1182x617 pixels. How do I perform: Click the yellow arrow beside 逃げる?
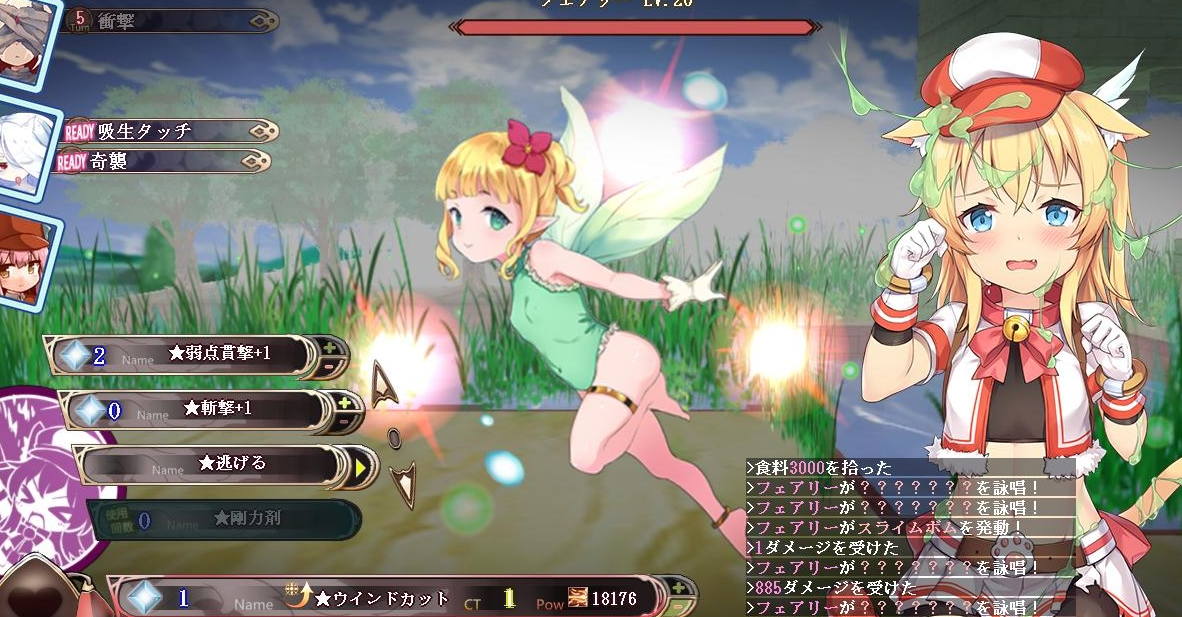(x=360, y=464)
